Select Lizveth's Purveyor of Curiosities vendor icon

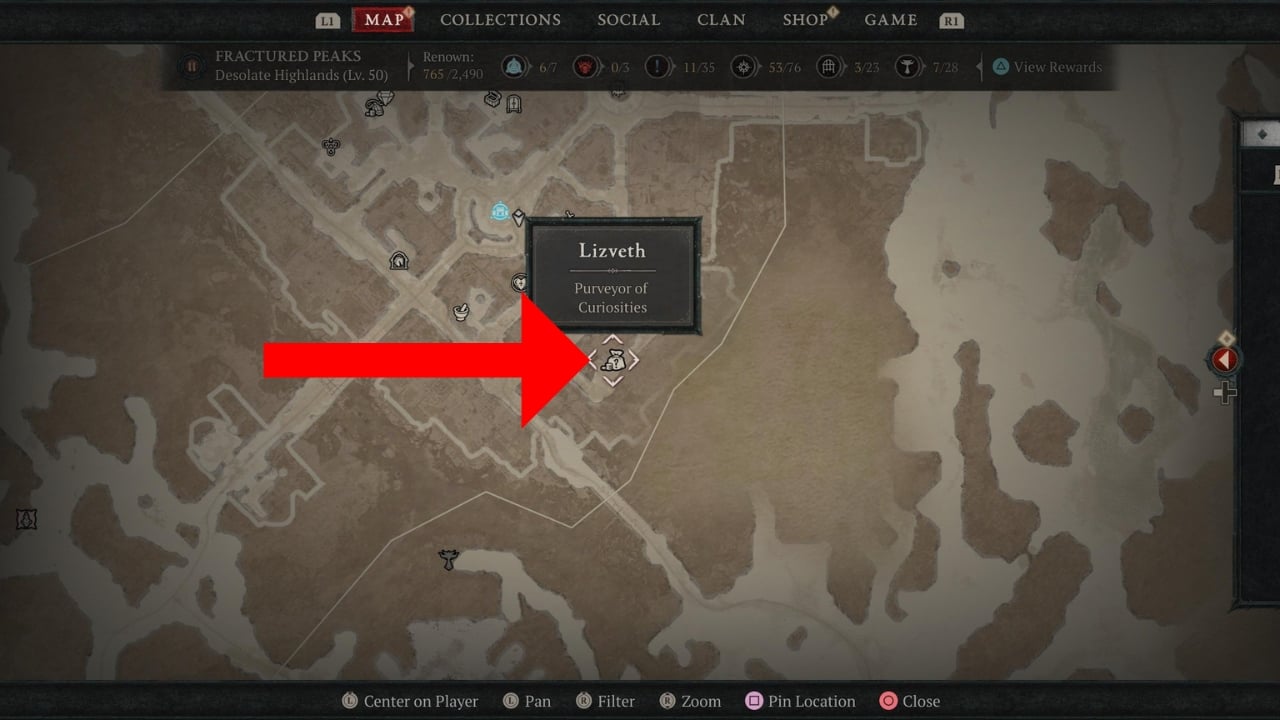[613, 361]
